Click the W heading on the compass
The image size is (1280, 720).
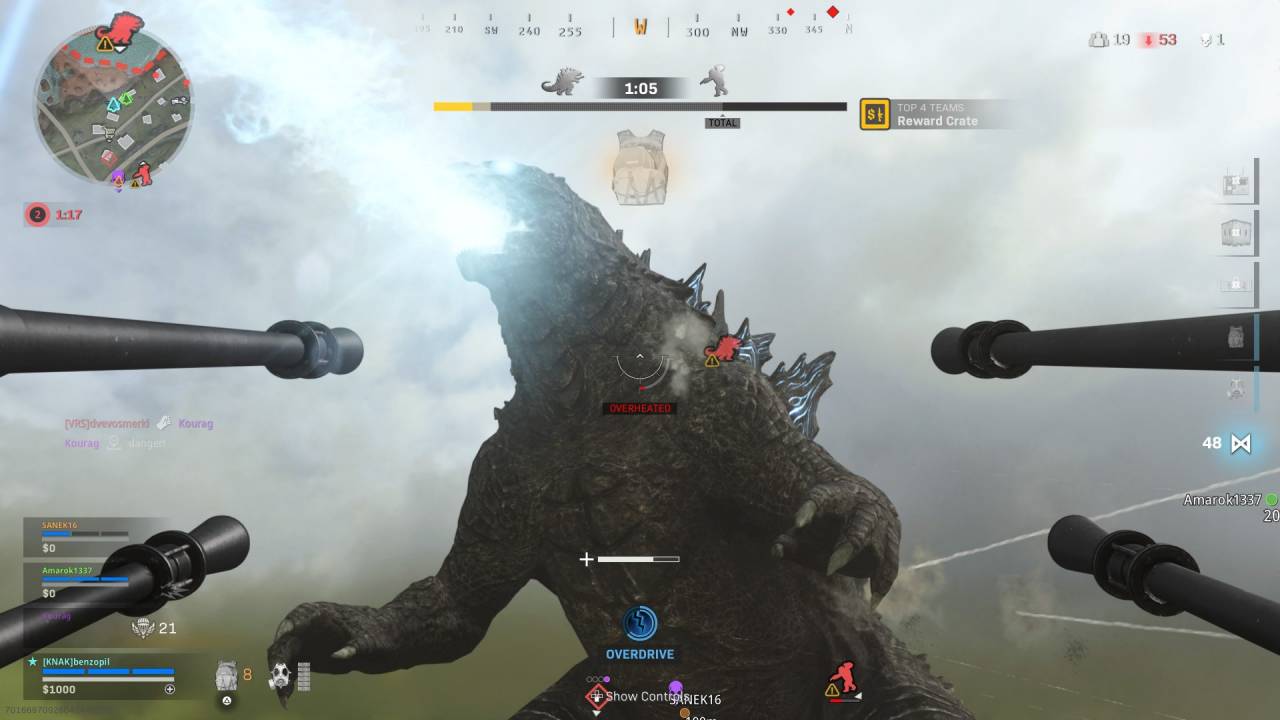point(640,28)
